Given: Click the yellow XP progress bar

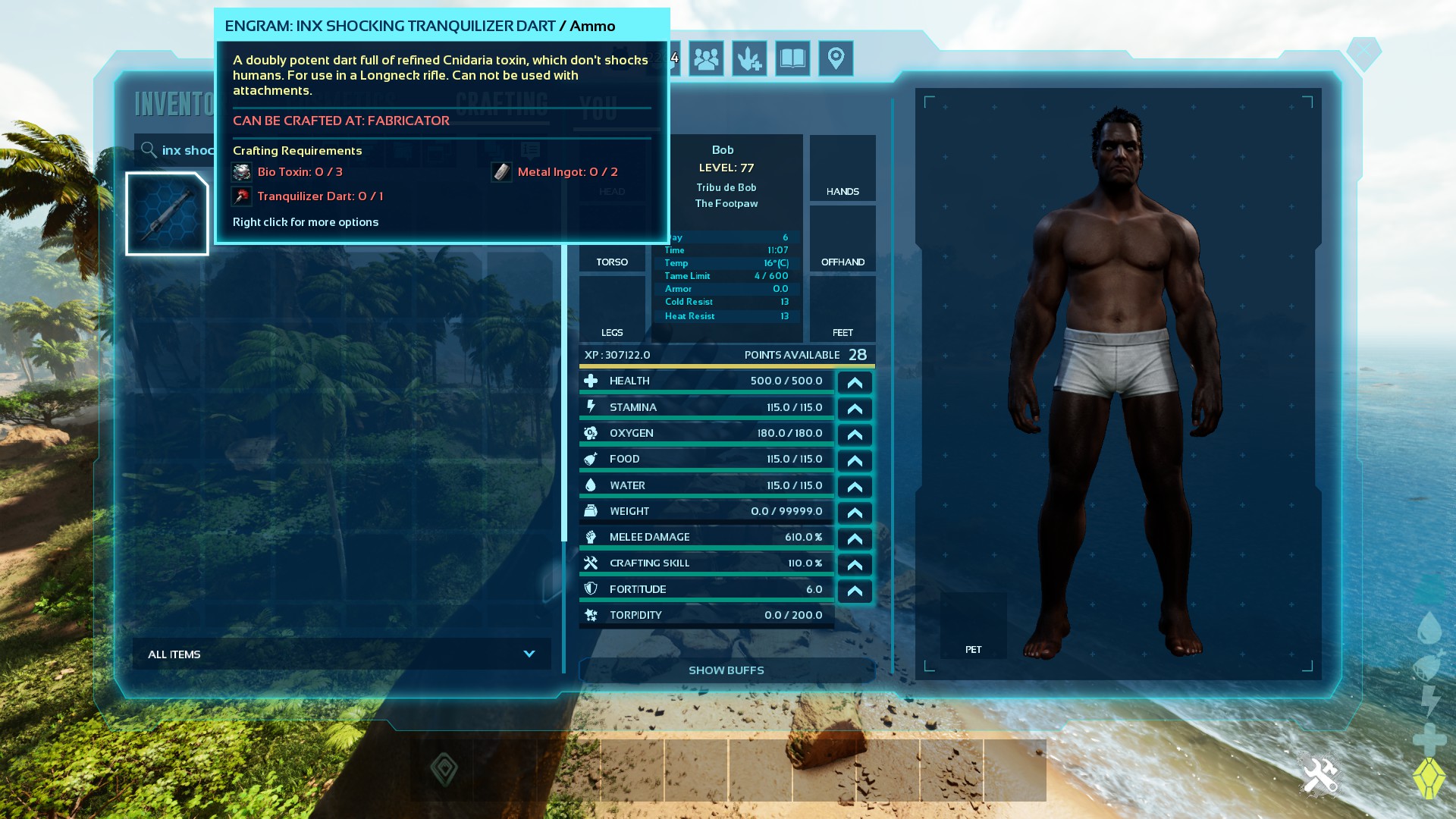Looking at the screenshot, I should tap(726, 366).
